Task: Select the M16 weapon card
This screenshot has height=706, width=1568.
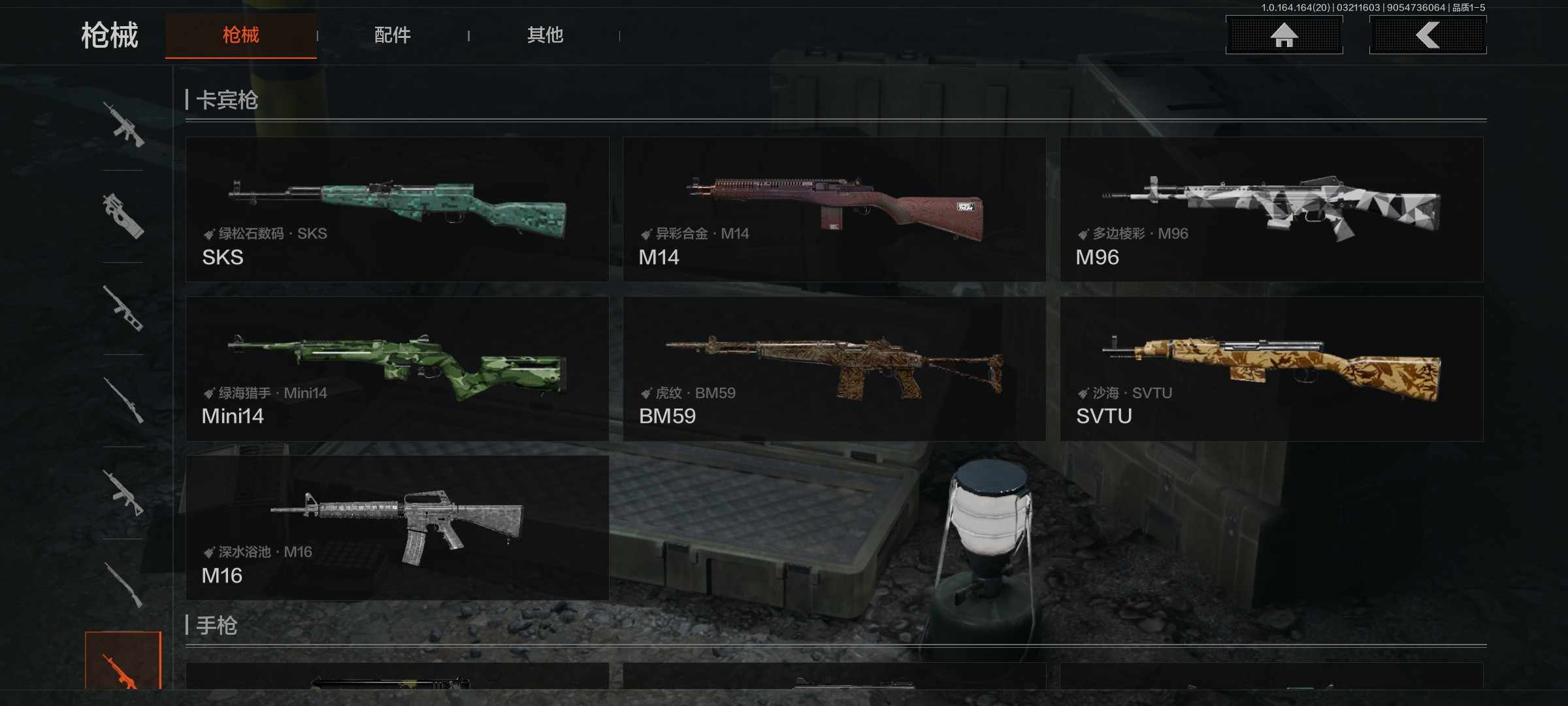Action: [x=397, y=528]
